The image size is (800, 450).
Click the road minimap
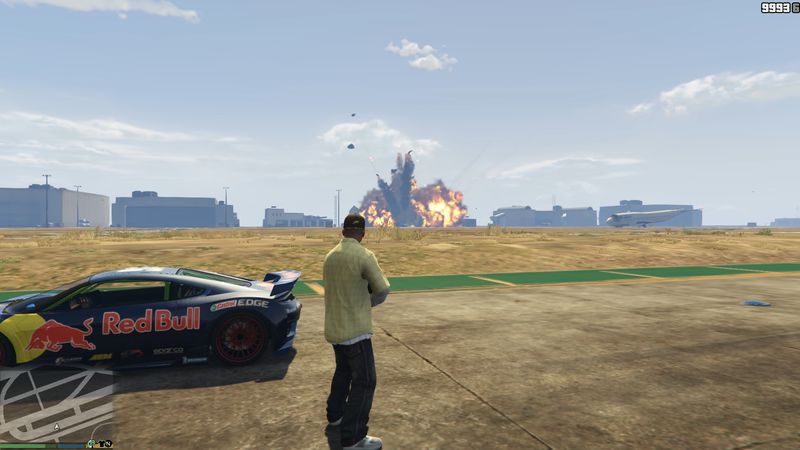point(56,402)
